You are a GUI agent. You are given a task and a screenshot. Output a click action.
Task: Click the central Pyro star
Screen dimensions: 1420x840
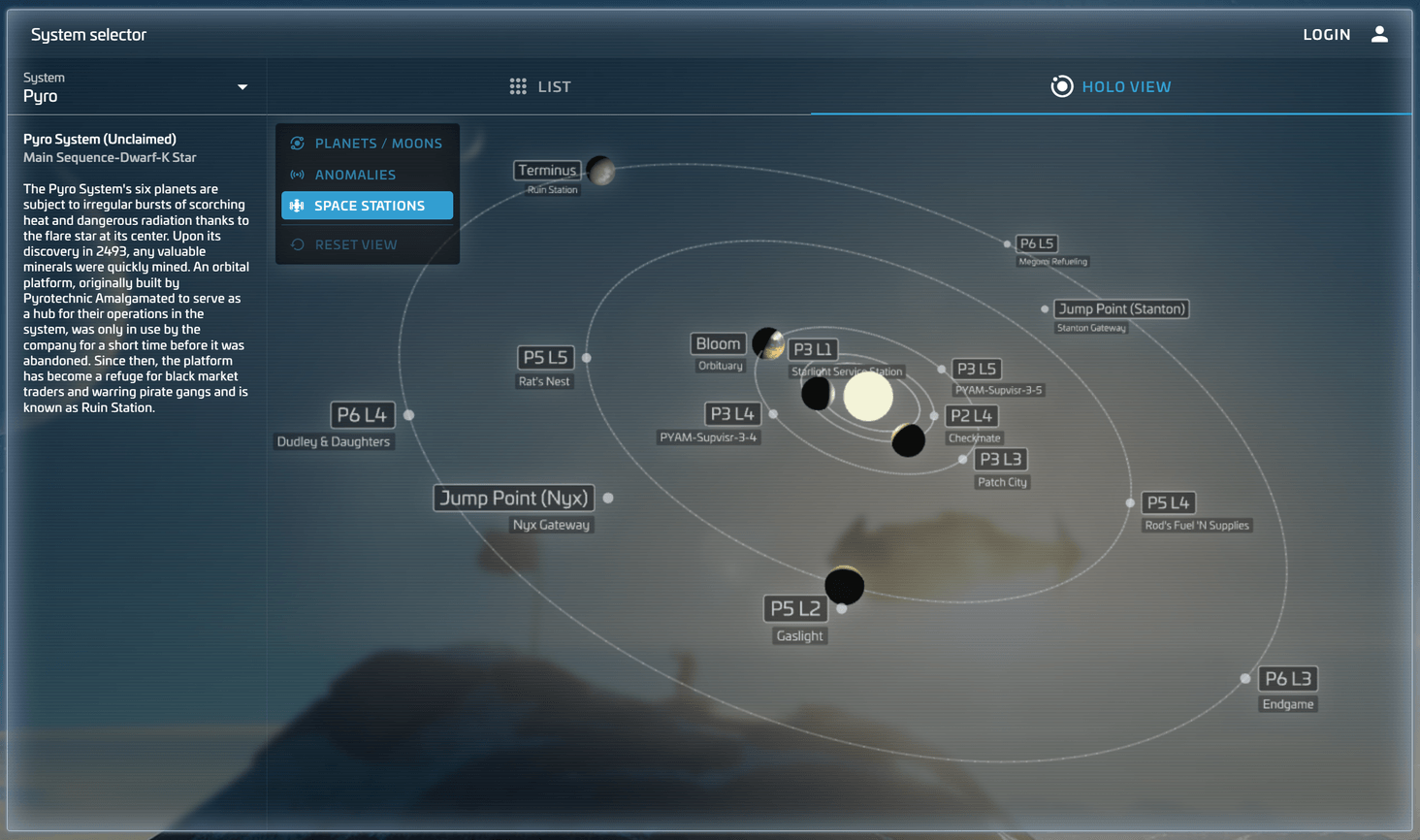point(868,396)
